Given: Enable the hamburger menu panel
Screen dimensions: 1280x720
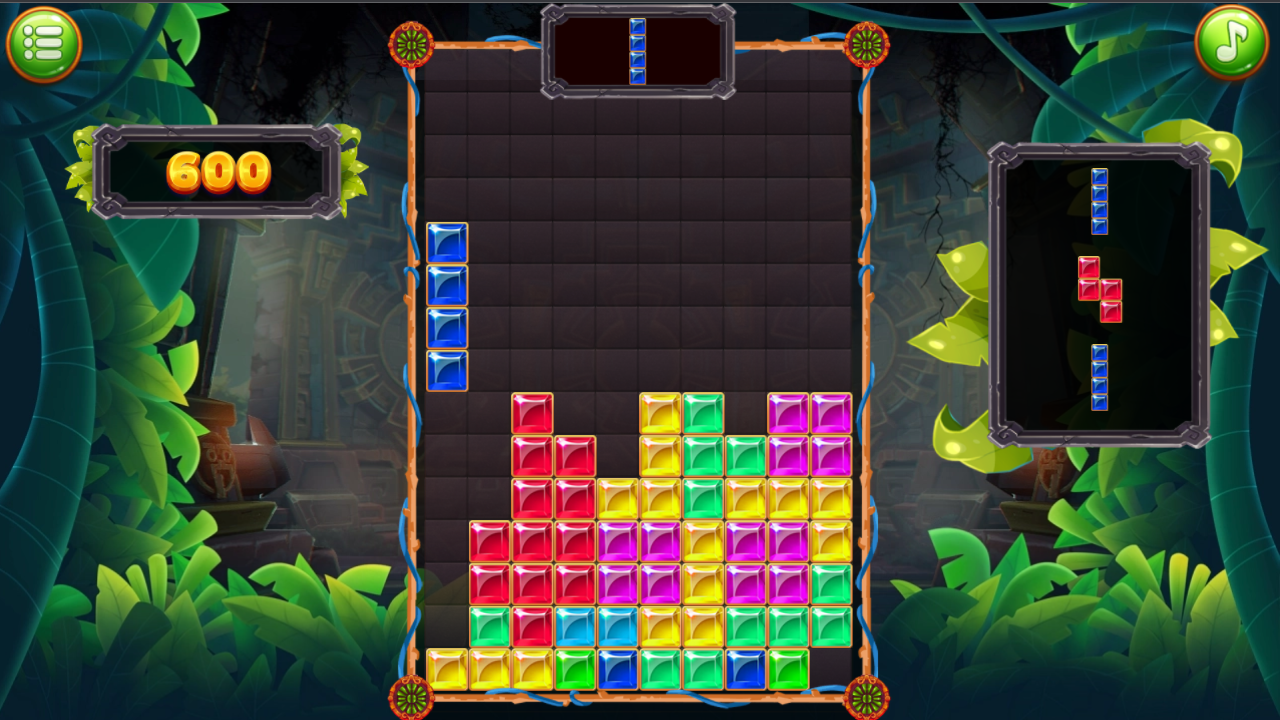Looking at the screenshot, I should (42, 42).
